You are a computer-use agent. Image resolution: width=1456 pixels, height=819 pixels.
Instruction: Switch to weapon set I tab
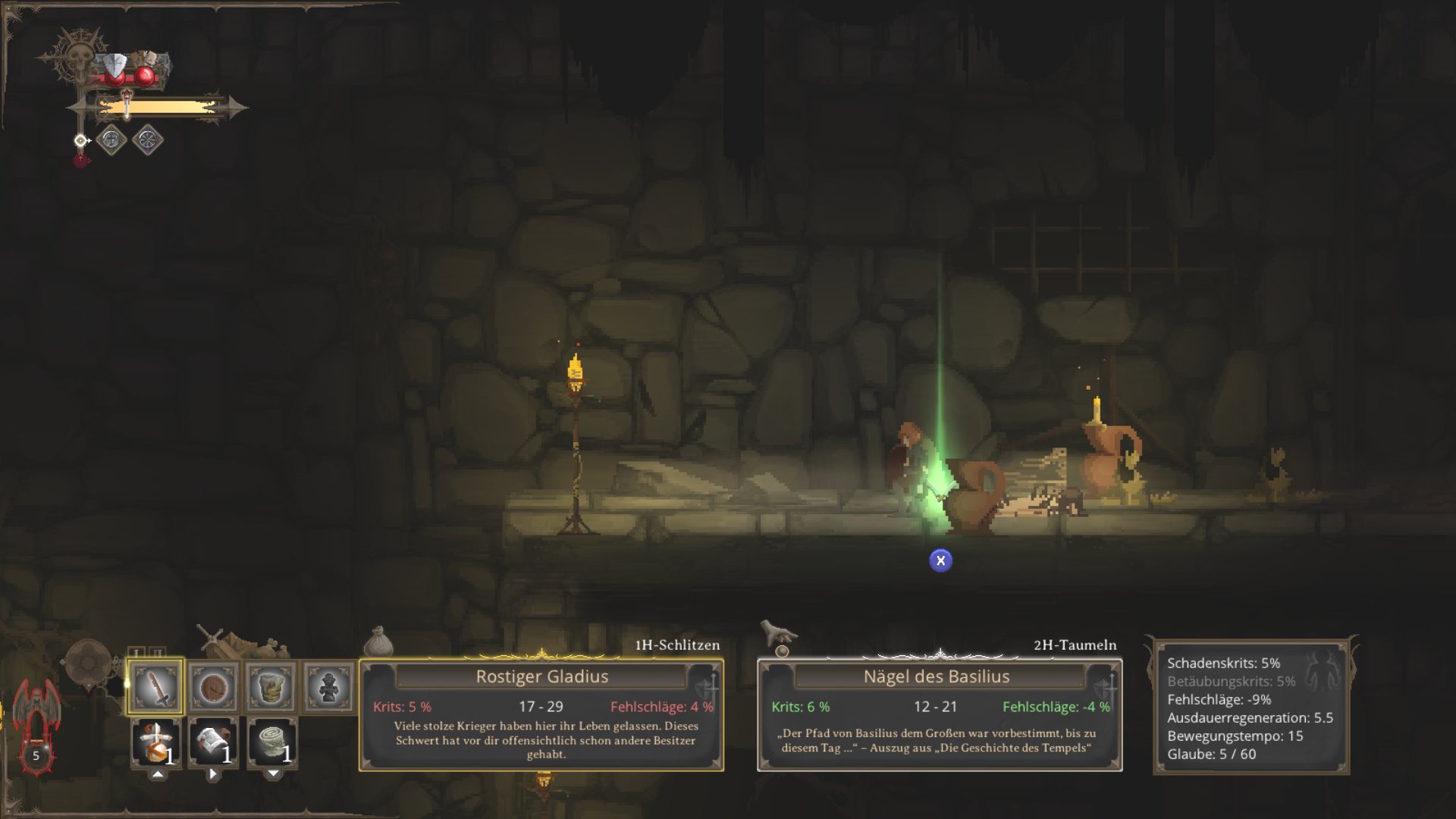click(136, 653)
